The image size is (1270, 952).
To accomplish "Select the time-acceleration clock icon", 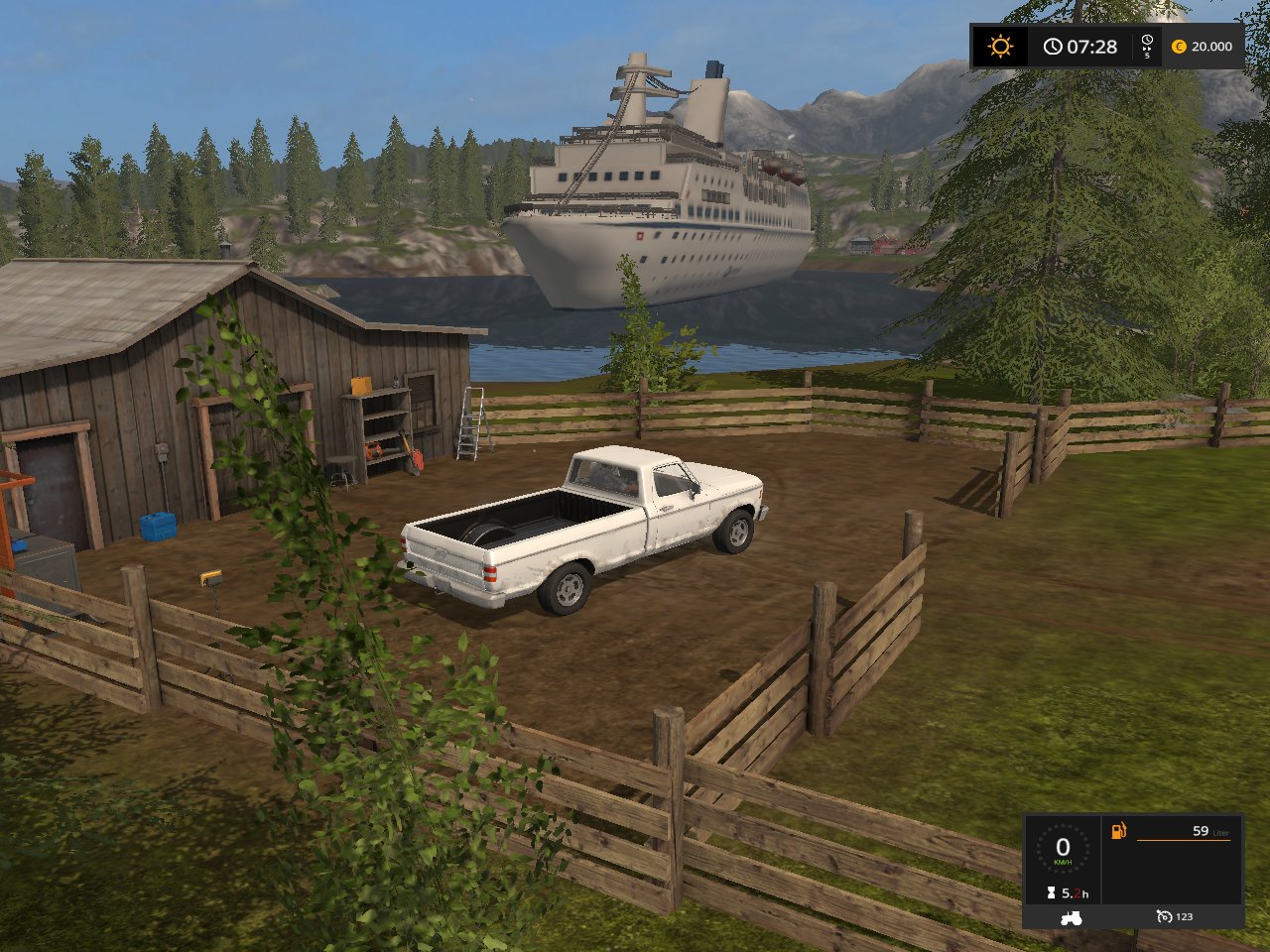I will [1147, 44].
